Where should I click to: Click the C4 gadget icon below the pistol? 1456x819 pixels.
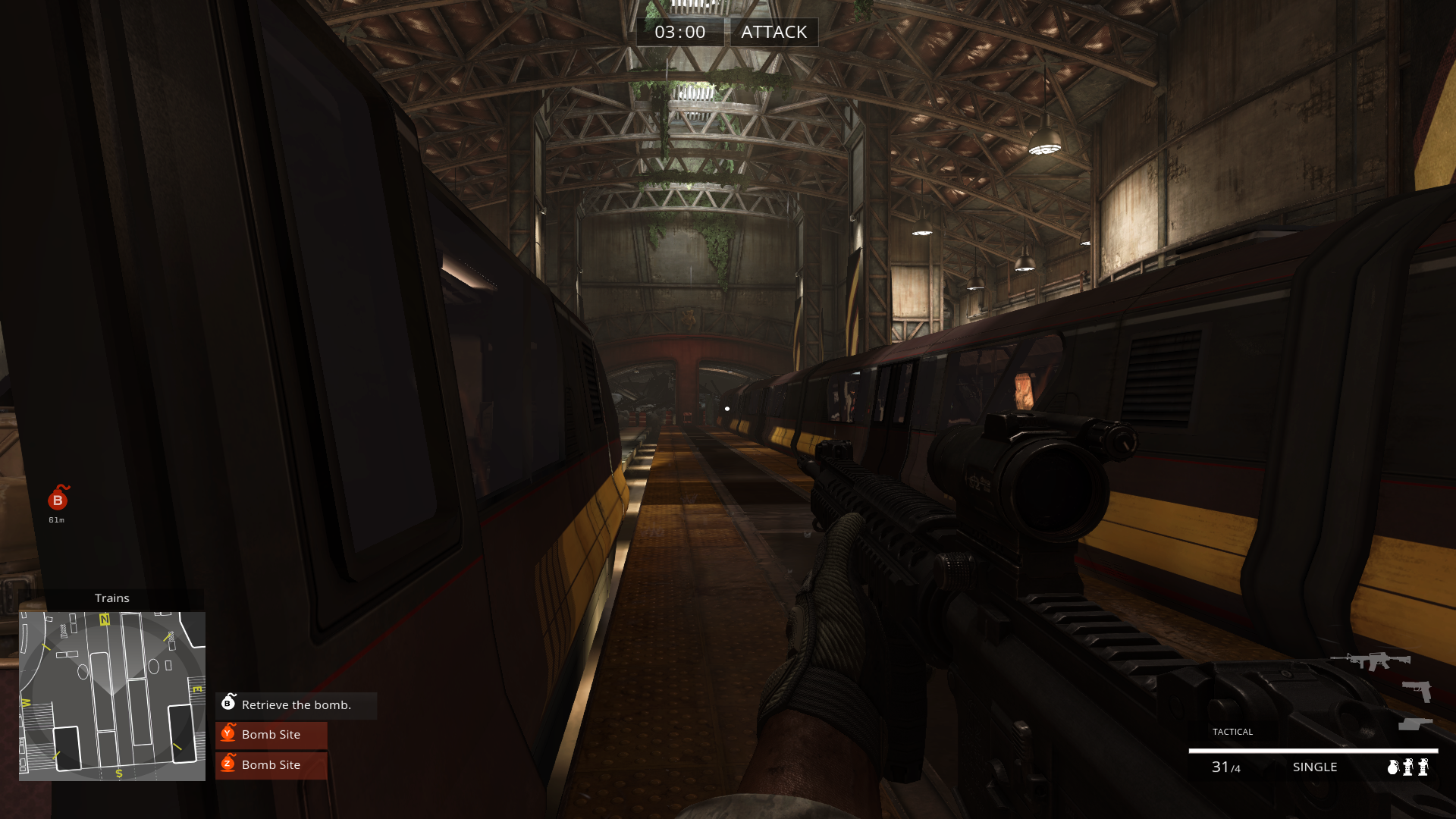click(1416, 723)
